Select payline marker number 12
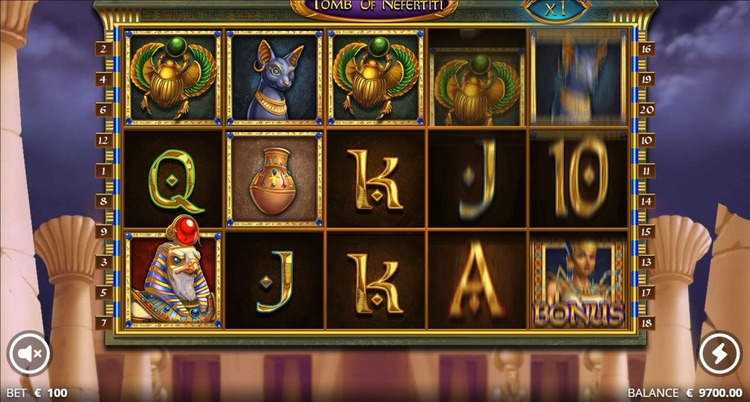 point(103,140)
